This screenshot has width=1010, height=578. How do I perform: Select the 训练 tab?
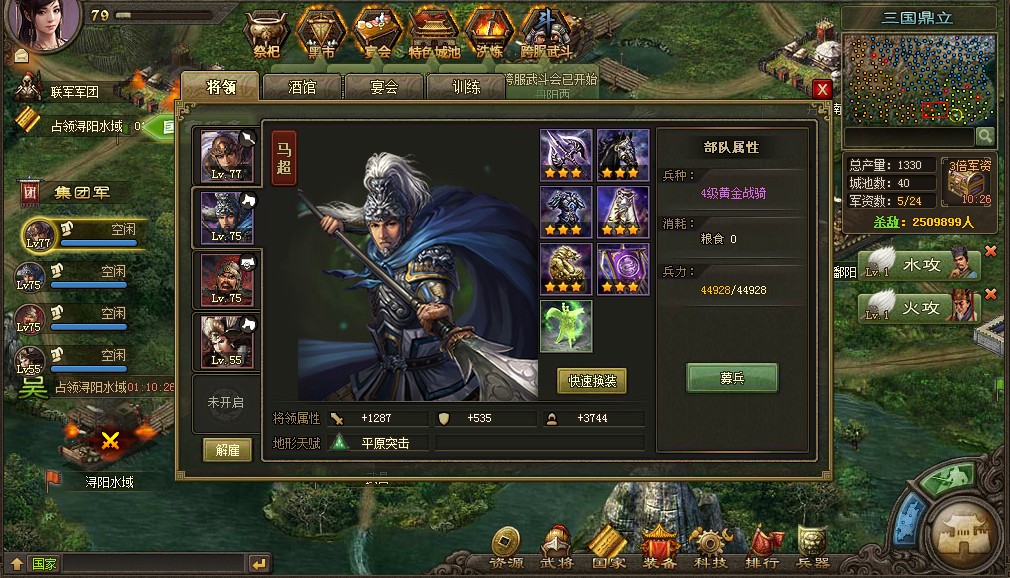pos(466,87)
